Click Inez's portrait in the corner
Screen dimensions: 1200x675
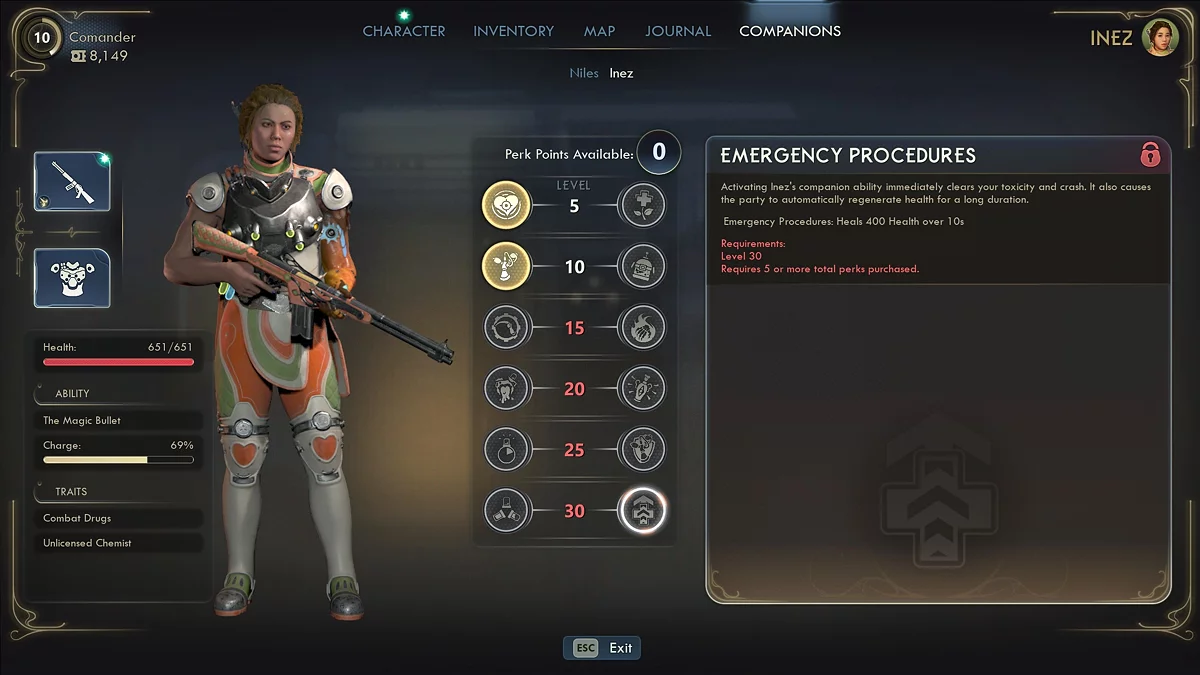pyautogui.click(x=1160, y=38)
